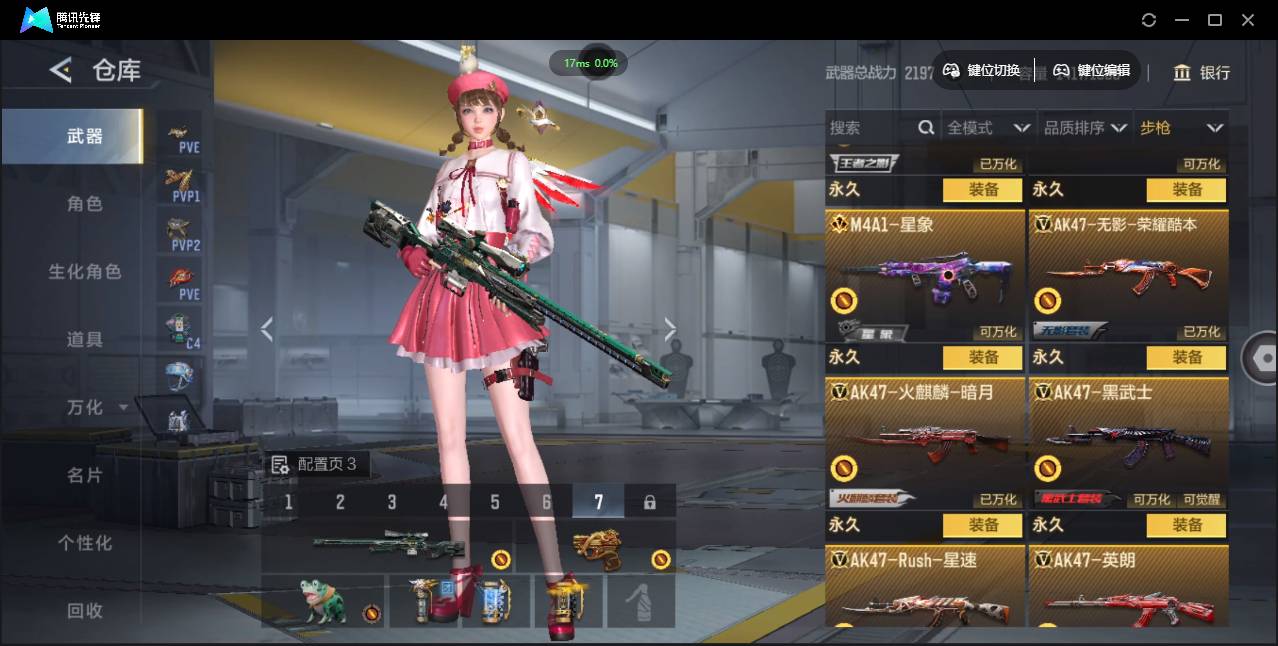Open the 步枪 rifle type dropdown
Viewport: 1278px width, 646px height.
(1181, 128)
